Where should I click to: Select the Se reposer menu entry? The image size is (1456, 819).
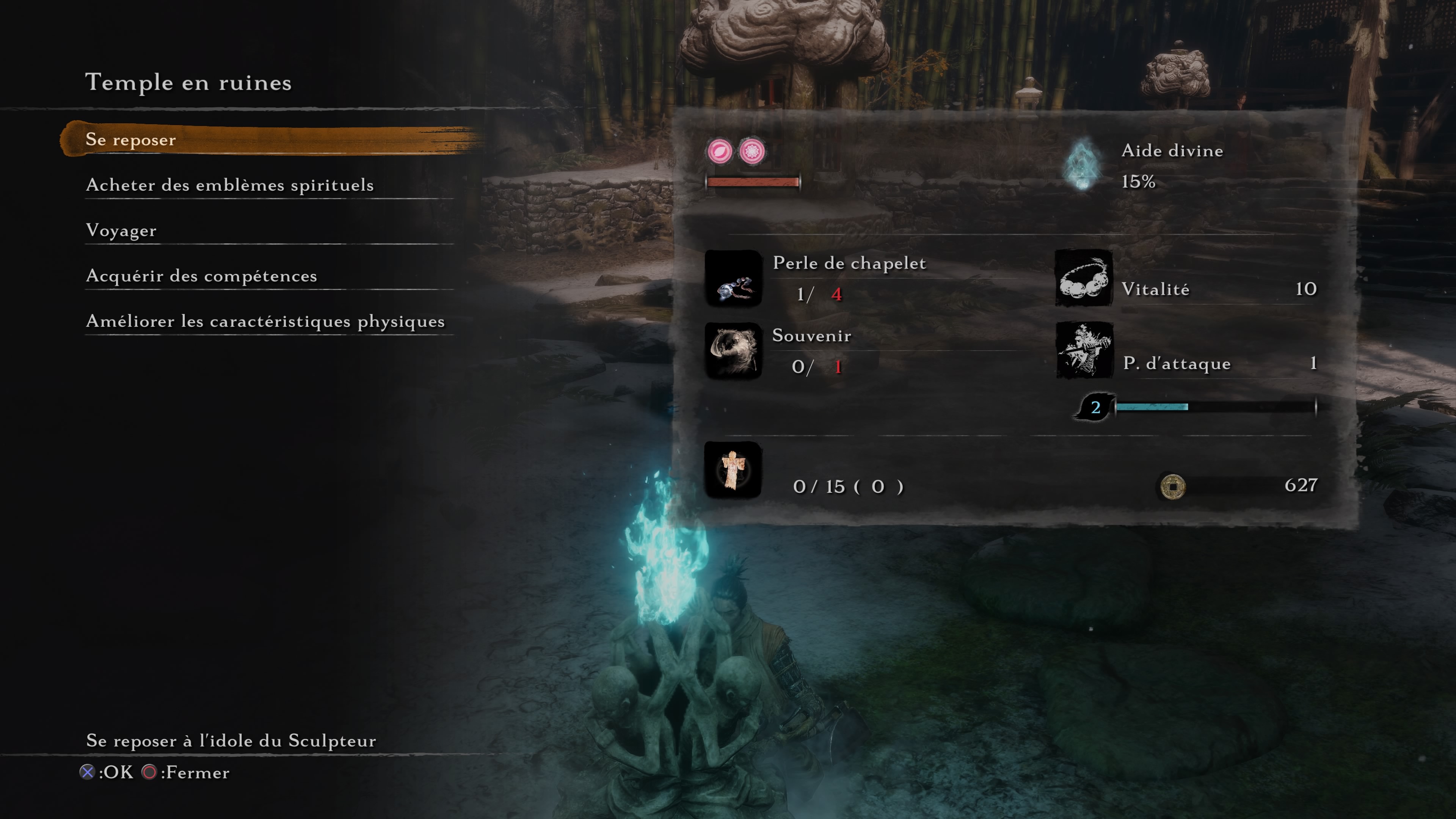(130, 140)
